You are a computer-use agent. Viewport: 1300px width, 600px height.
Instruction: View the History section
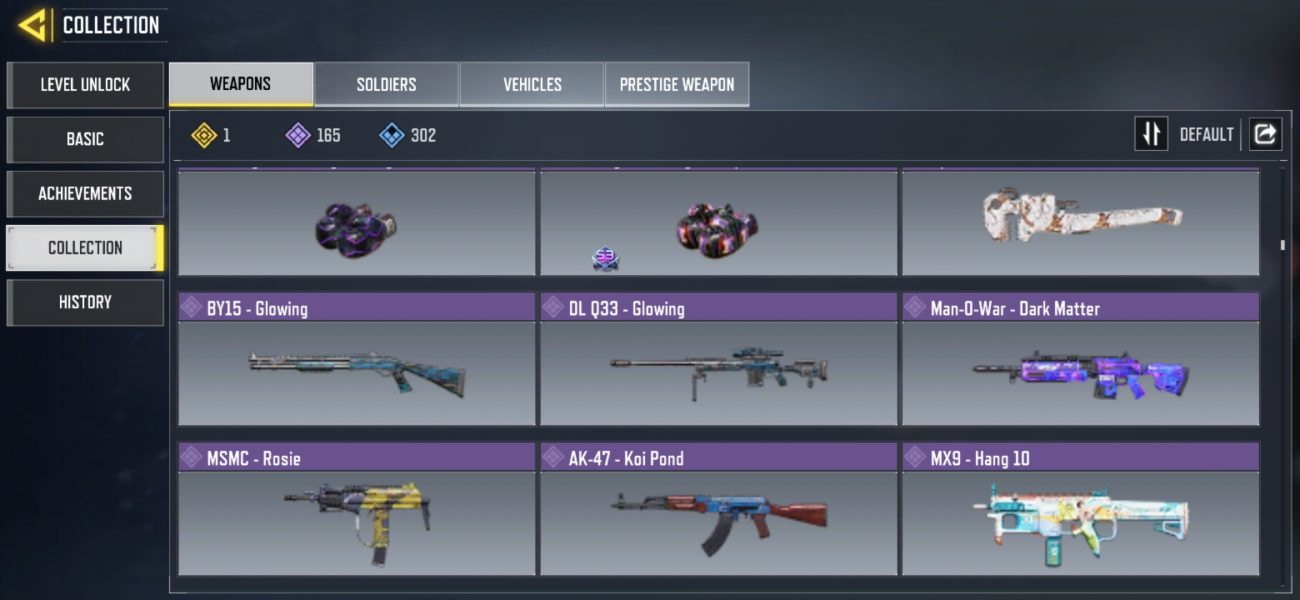point(85,302)
